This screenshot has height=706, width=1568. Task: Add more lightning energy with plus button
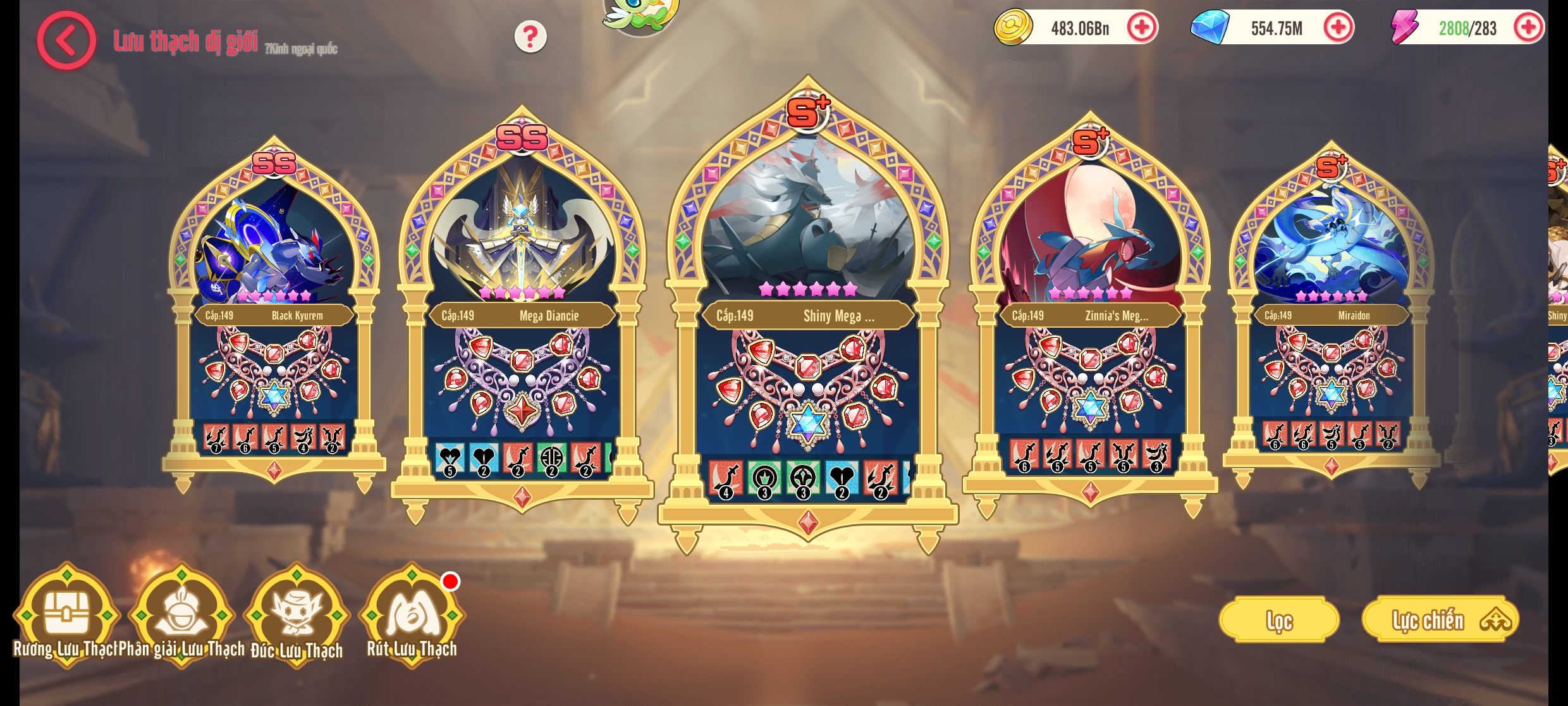pos(1528,28)
